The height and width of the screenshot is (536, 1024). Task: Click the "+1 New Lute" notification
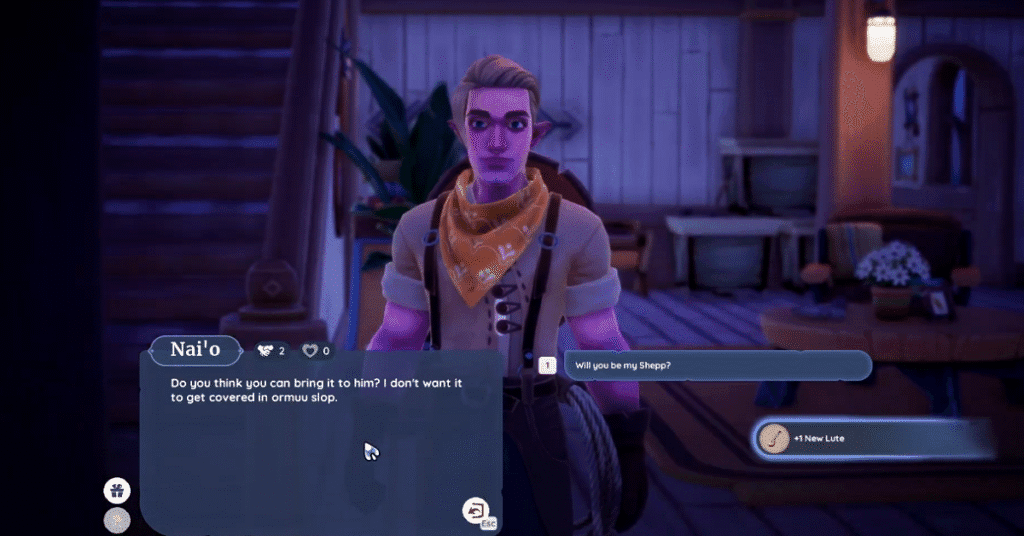coord(870,438)
